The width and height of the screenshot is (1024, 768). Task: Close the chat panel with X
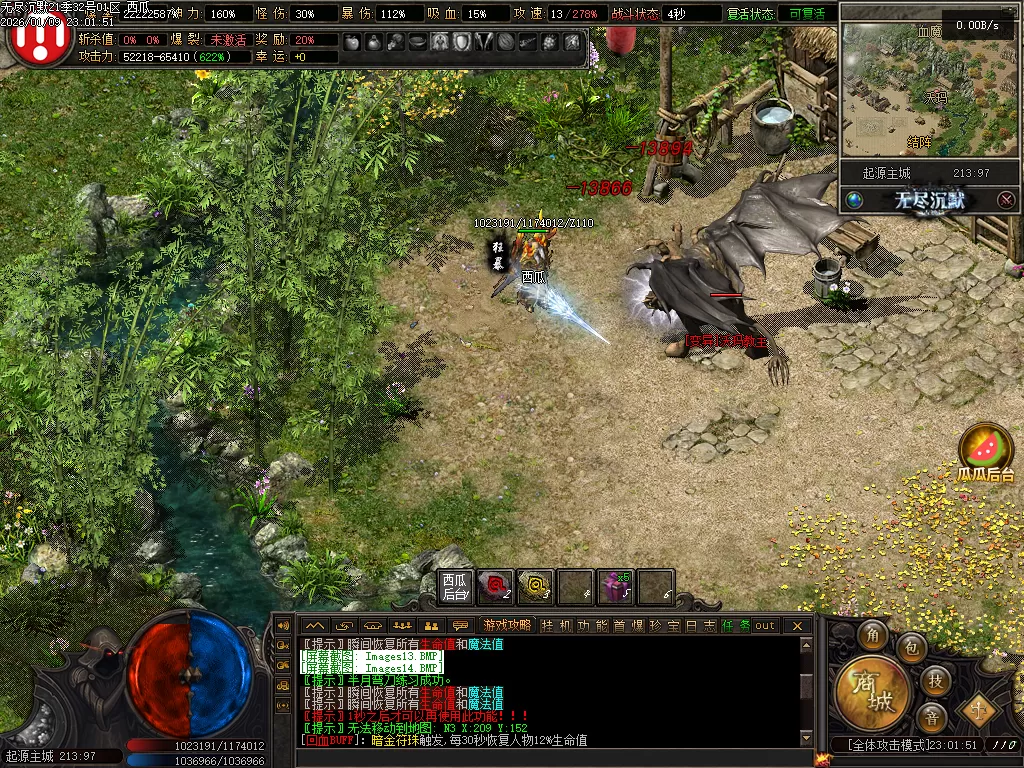797,625
